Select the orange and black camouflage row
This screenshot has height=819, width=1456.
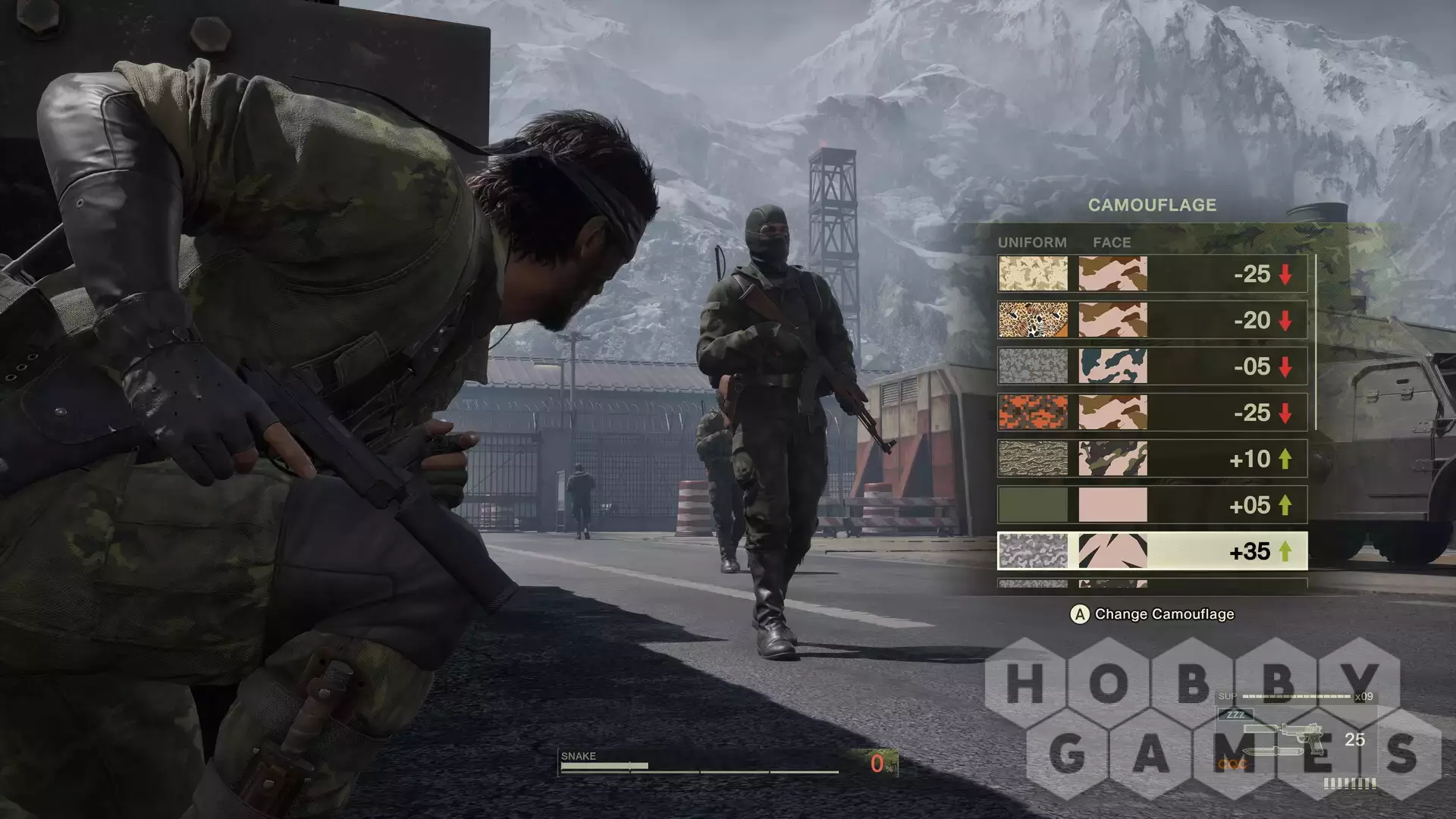coord(1151,413)
